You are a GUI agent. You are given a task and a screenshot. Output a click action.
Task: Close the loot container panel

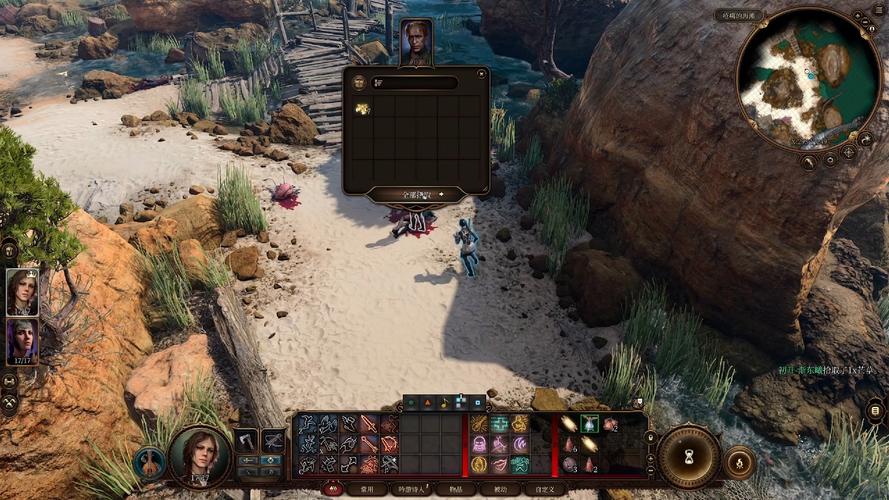pos(482,73)
